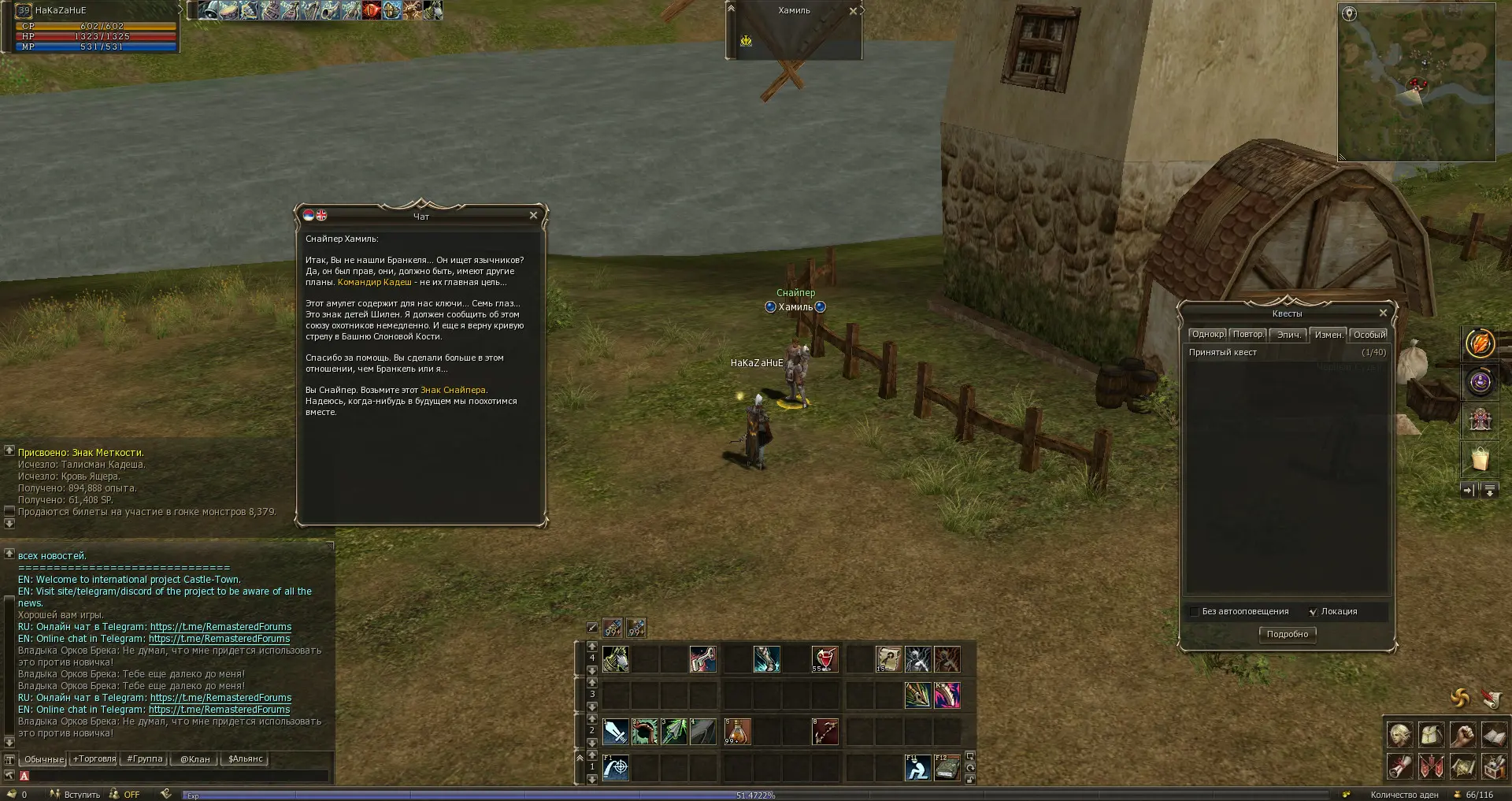Click the Подробно button
Screen dimensions: 1512x801
pyautogui.click(x=1288, y=634)
